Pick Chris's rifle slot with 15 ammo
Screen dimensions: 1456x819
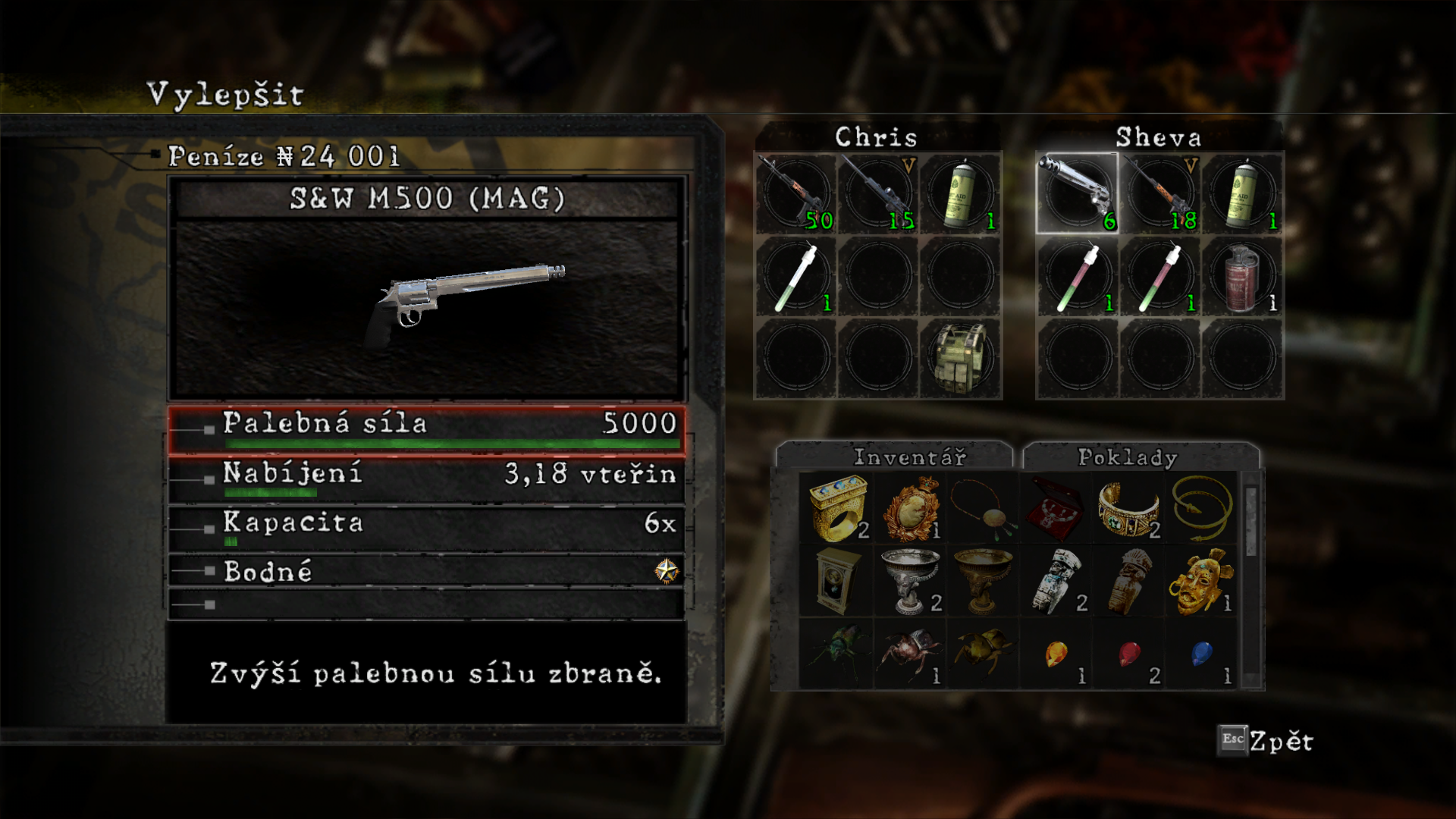[878, 193]
